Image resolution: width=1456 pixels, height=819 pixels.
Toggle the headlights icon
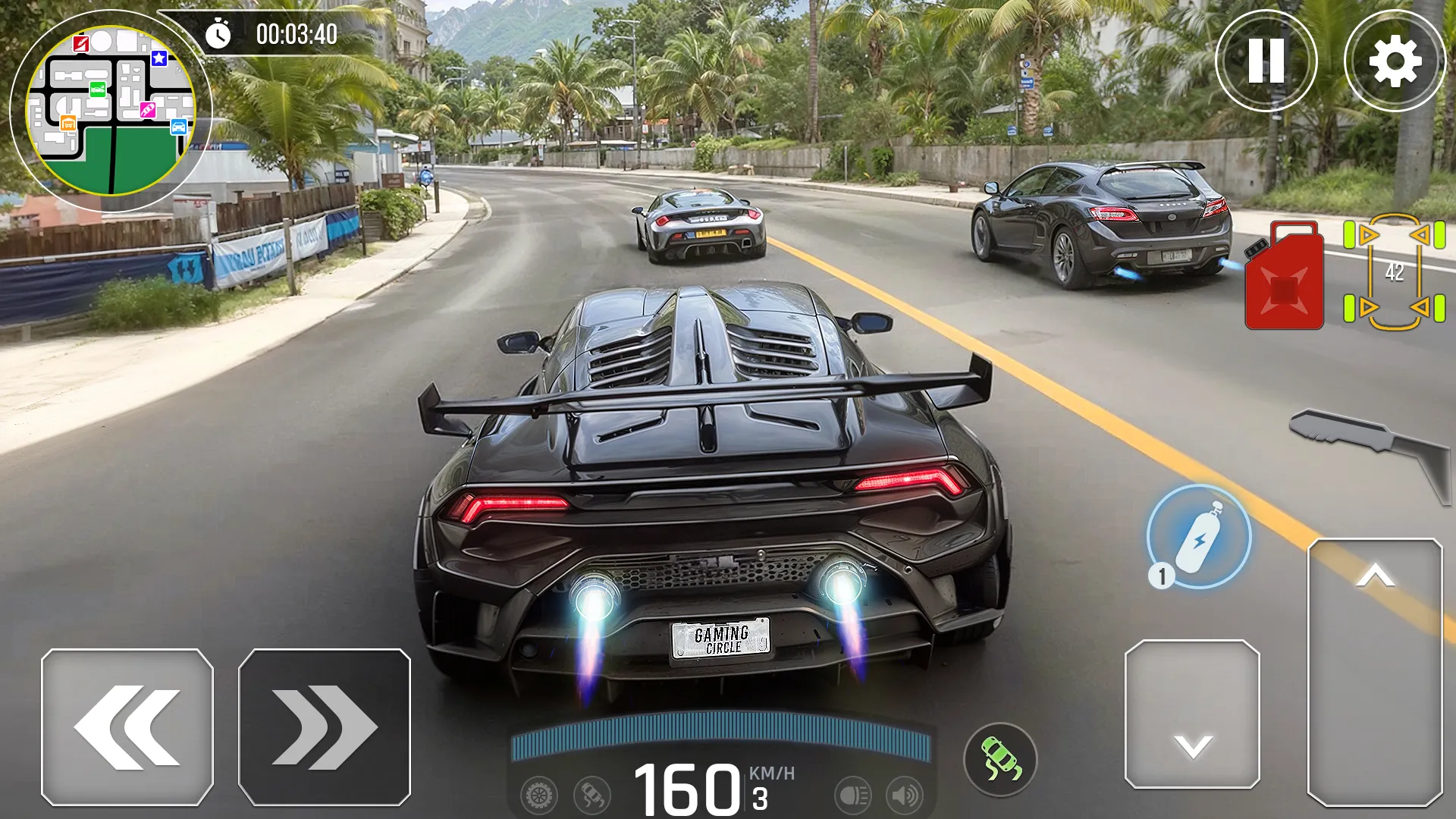[853, 795]
